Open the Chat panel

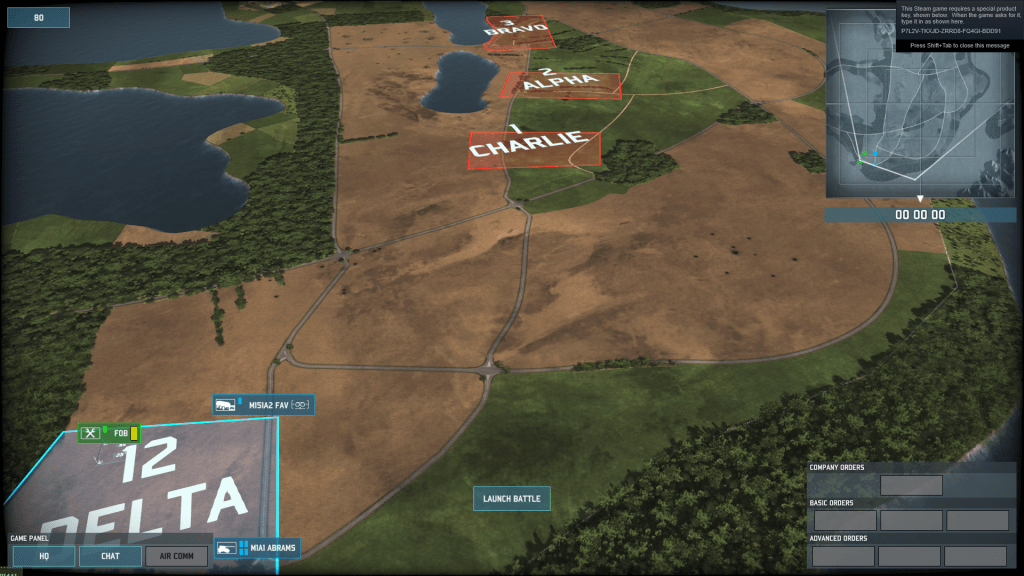[110, 556]
